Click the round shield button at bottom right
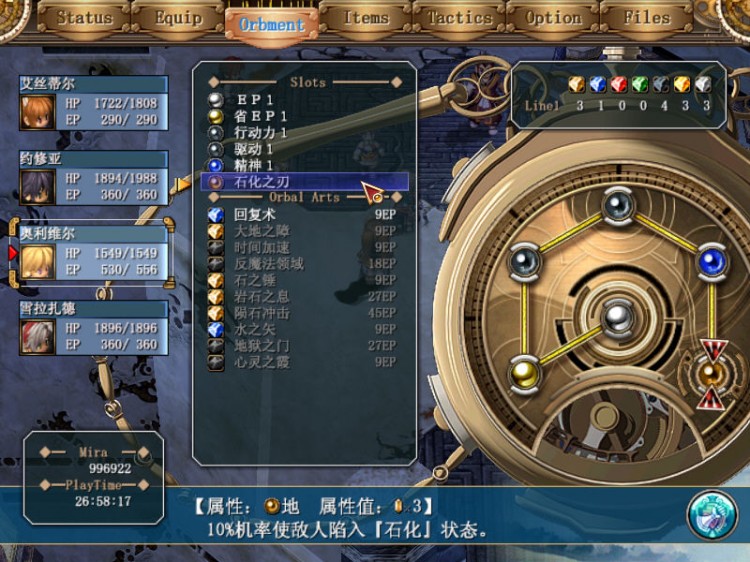 tap(711, 515)
